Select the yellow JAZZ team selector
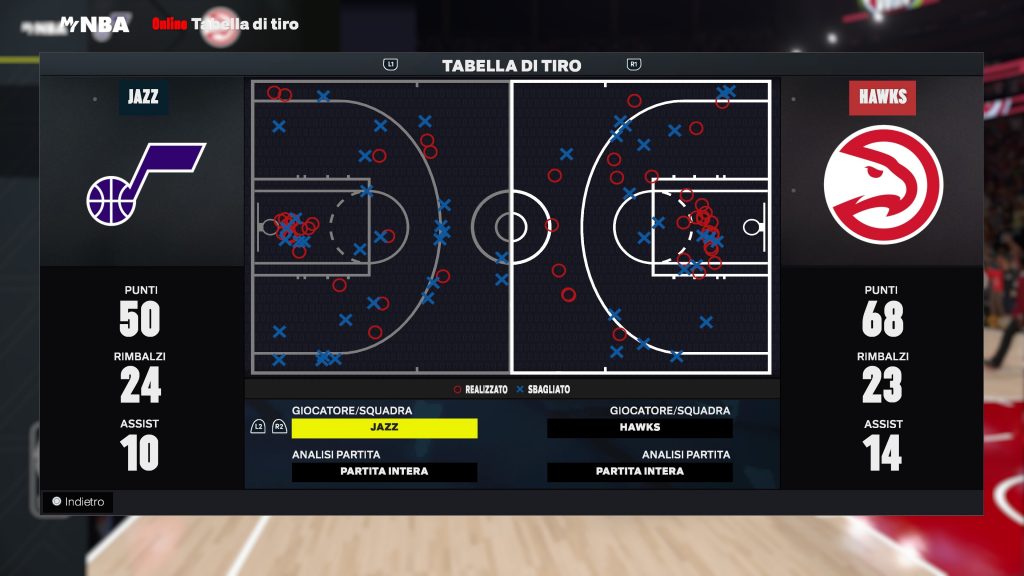Viewport: 1024px width, 576px height. pyautogui.click(x=384, y=428)
